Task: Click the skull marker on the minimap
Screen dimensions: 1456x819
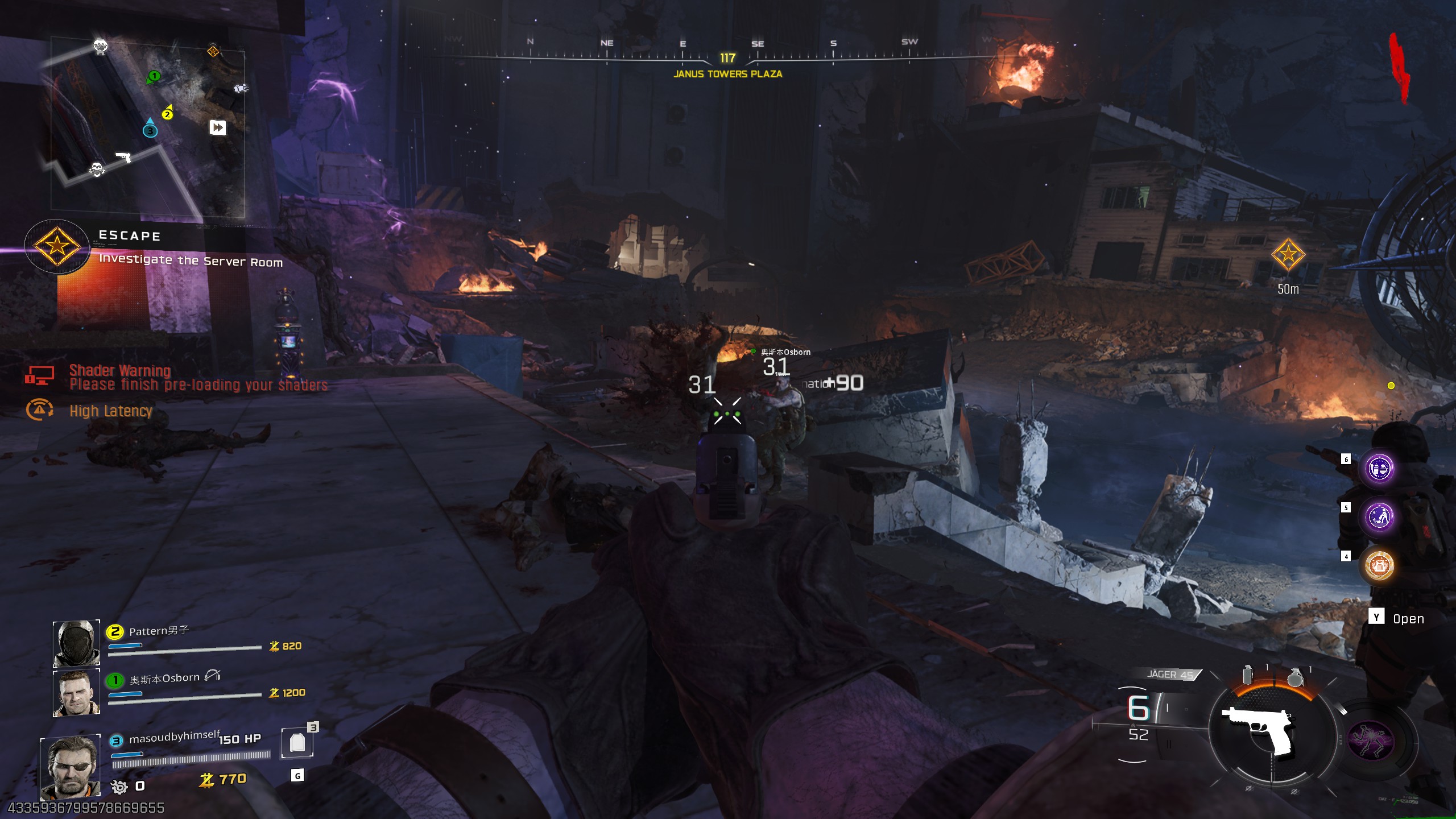Action: pyautogui.click(x=97, y=169)
